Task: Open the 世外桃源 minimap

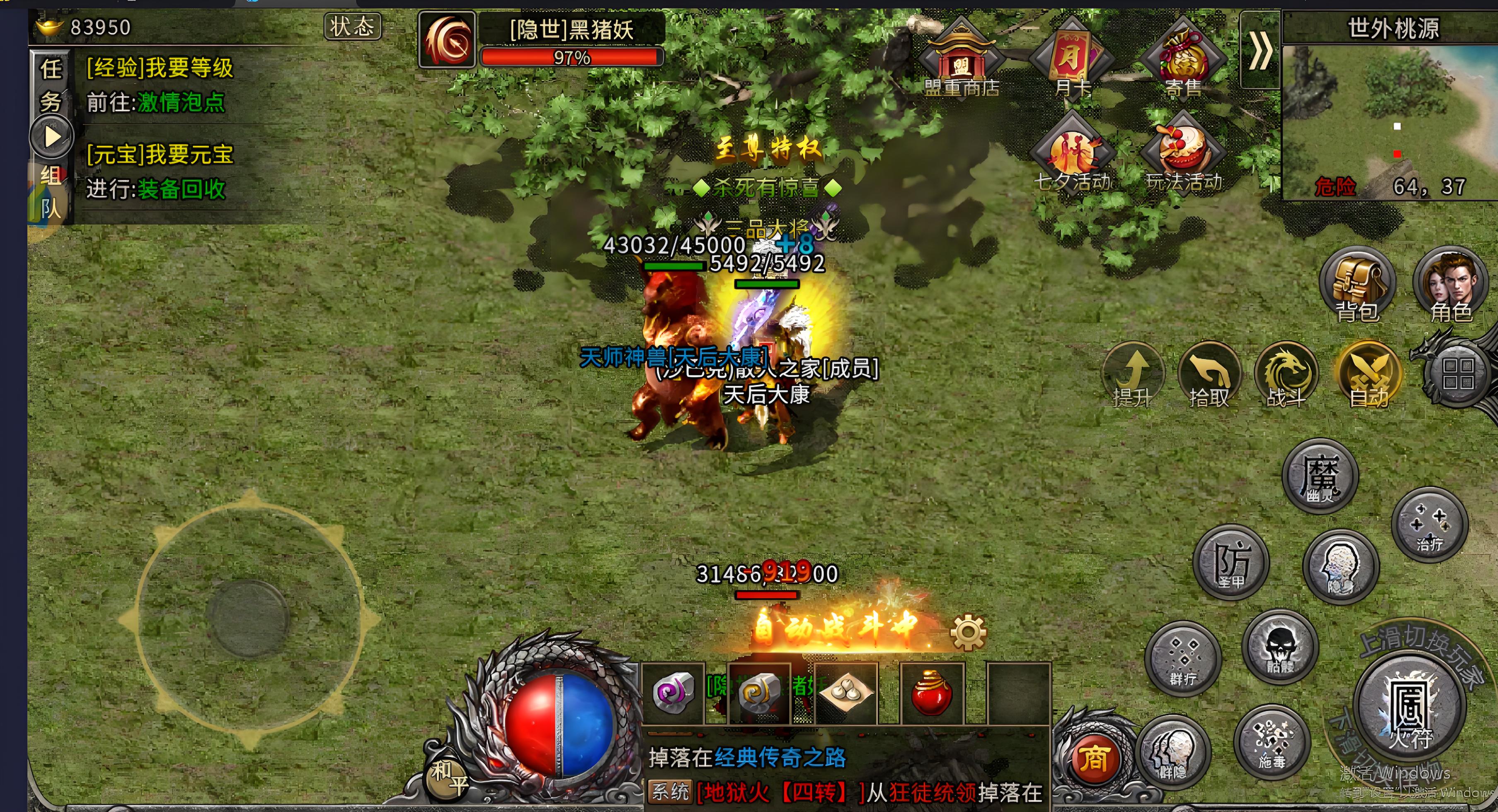Action: (1390, 116)
